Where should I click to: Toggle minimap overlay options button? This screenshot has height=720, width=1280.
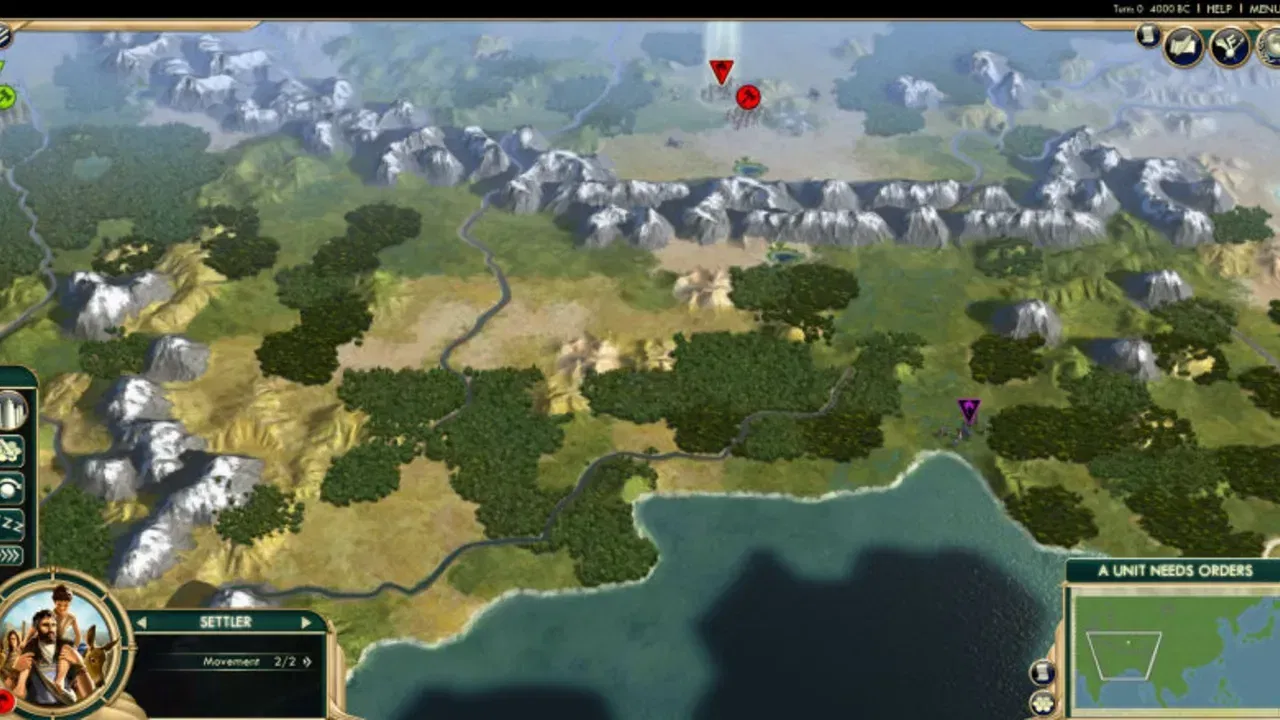[1043, 704]
